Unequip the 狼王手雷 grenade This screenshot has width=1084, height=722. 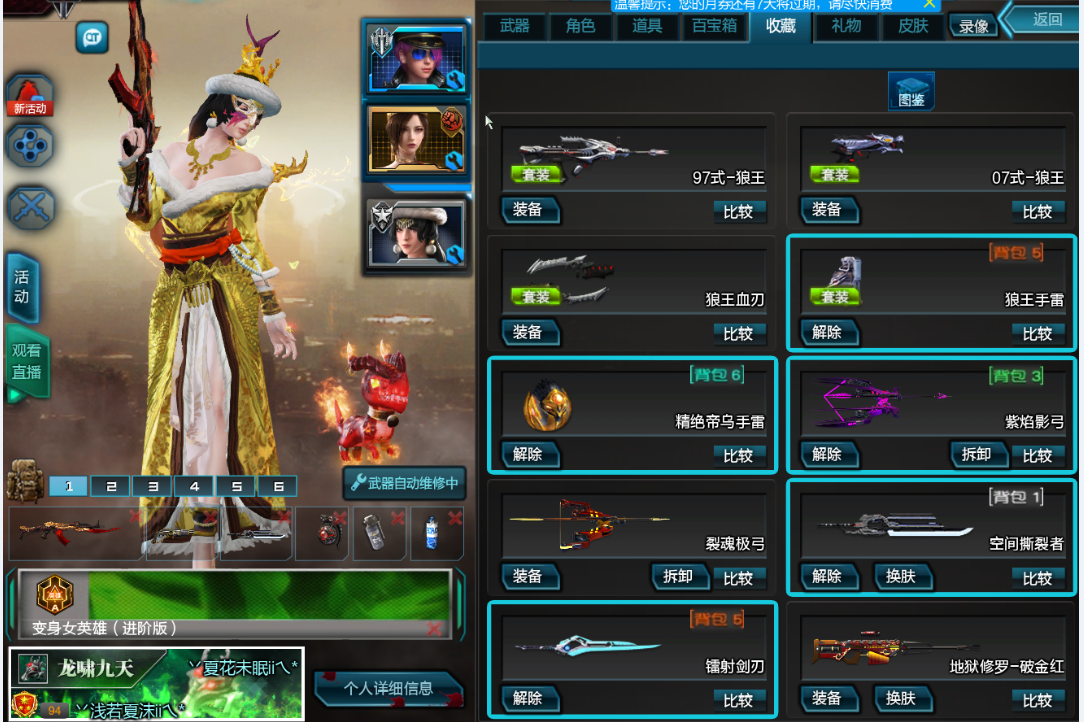pos(827,333)
